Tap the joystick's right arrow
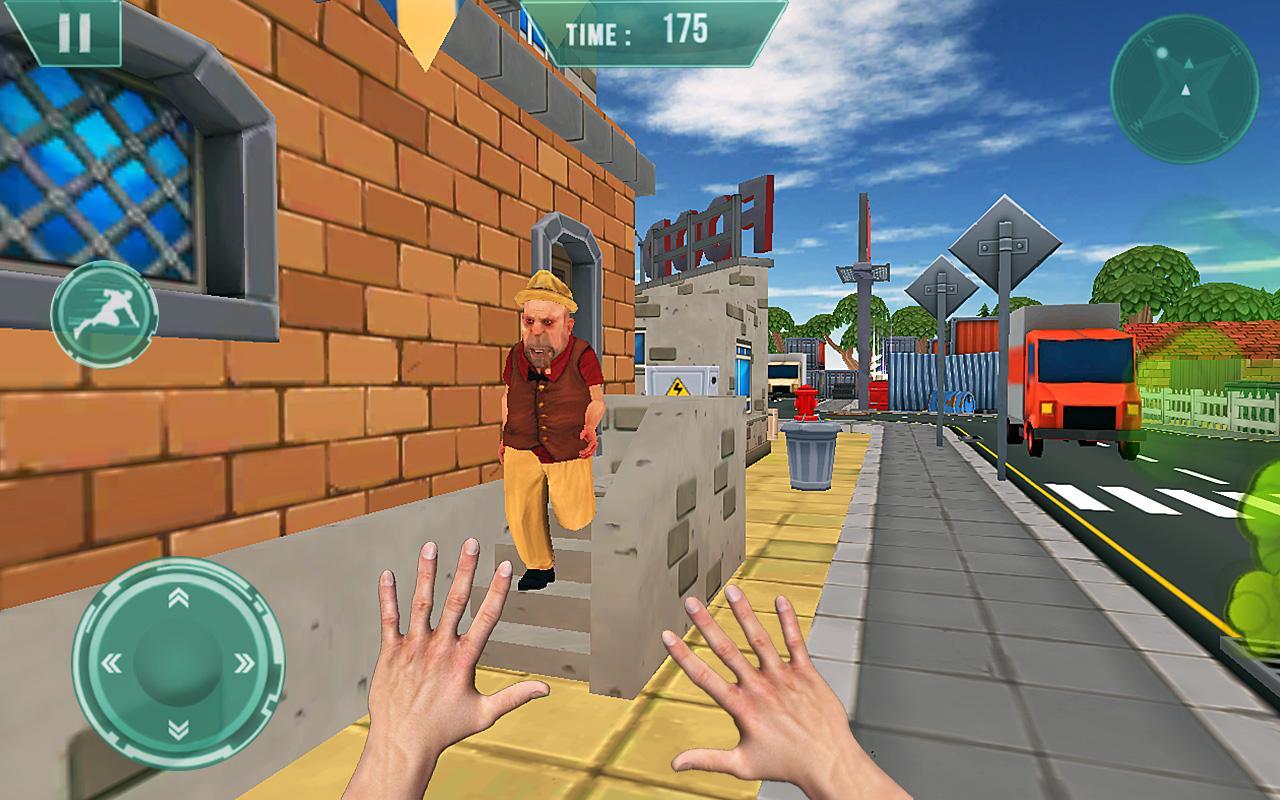Screen dimensions: 1280x800 pyautogui.click(x=243, y=662)
